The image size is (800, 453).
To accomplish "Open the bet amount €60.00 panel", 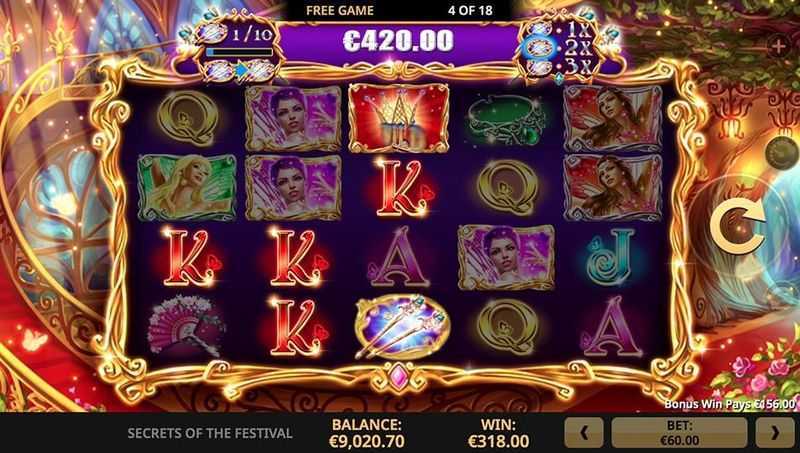I will pos(680,432).
